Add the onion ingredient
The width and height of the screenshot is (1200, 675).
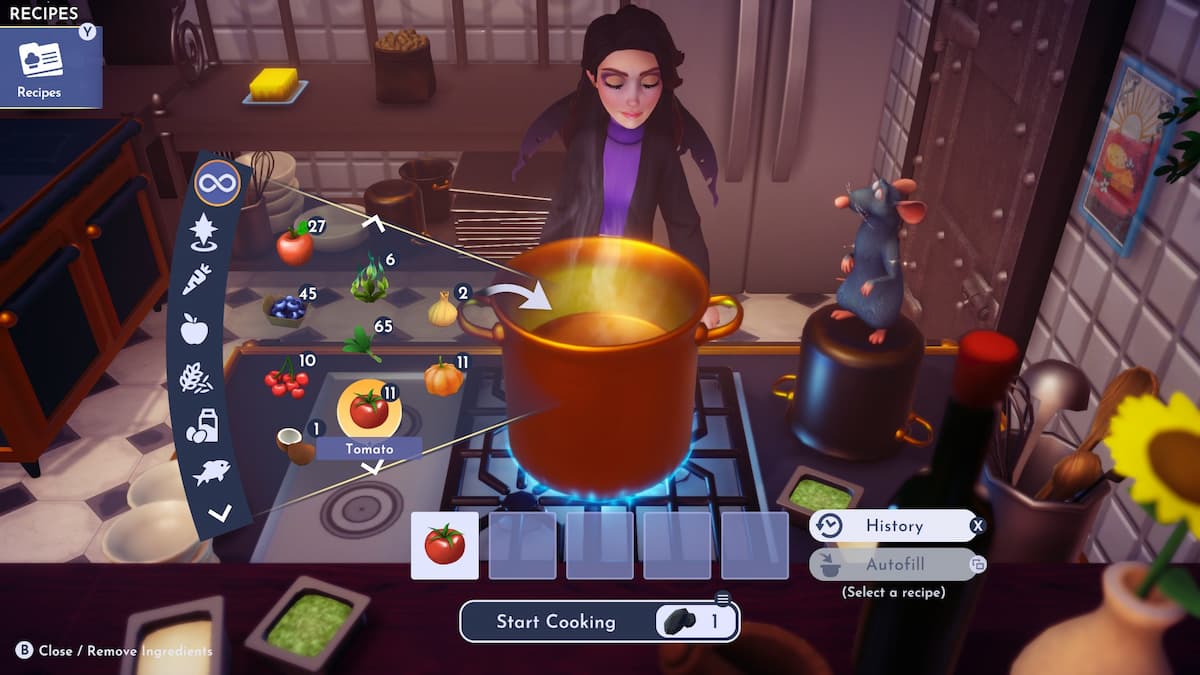click(x=442, y=310)
